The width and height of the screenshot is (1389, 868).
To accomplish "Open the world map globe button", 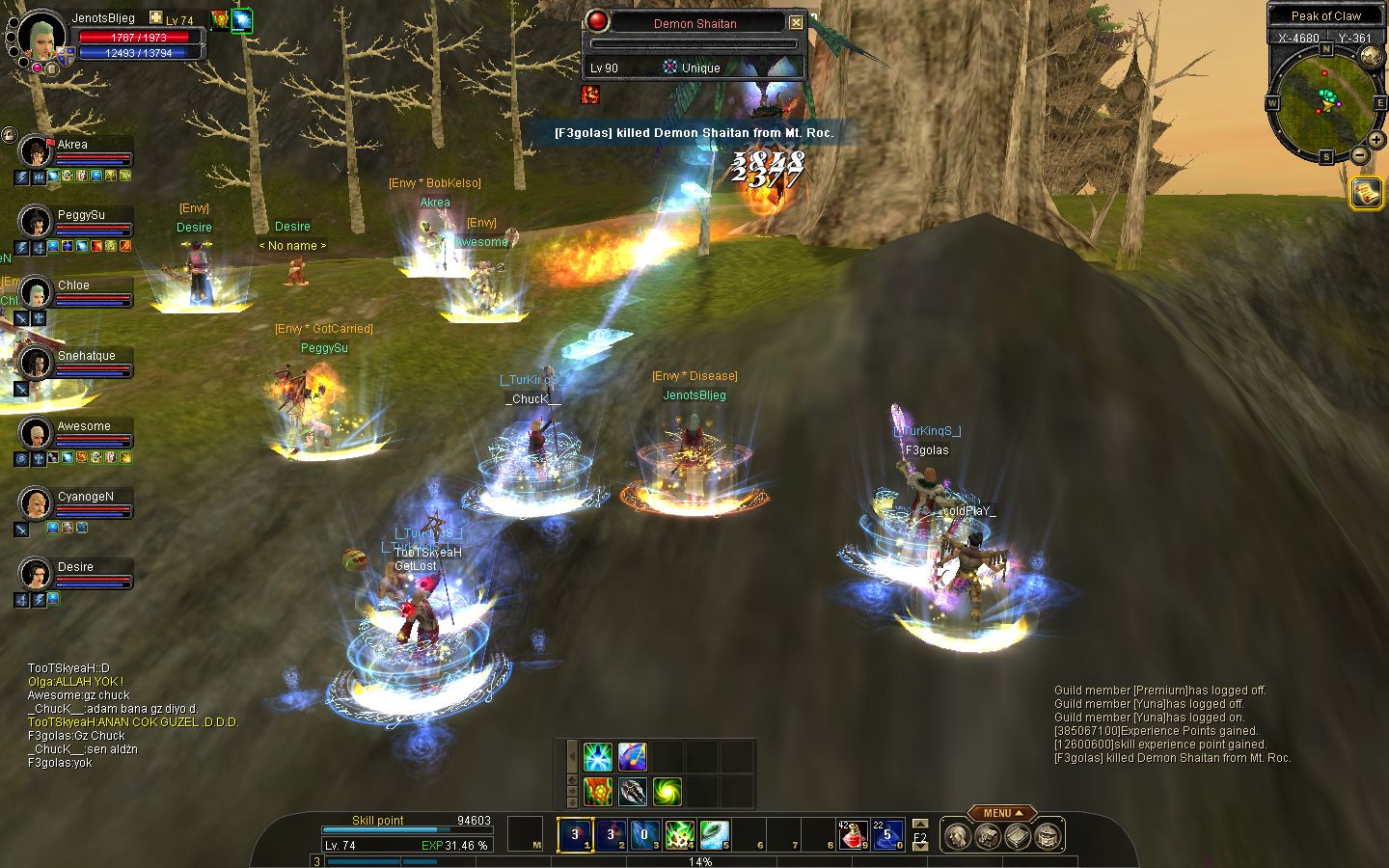I will coord(1371,57).
